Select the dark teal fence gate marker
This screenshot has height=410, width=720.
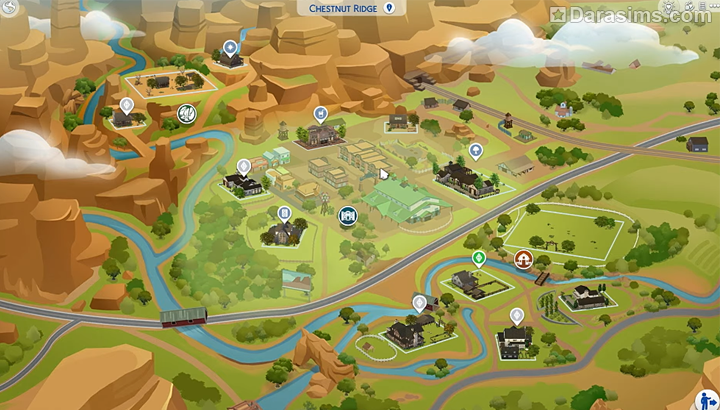347,215
